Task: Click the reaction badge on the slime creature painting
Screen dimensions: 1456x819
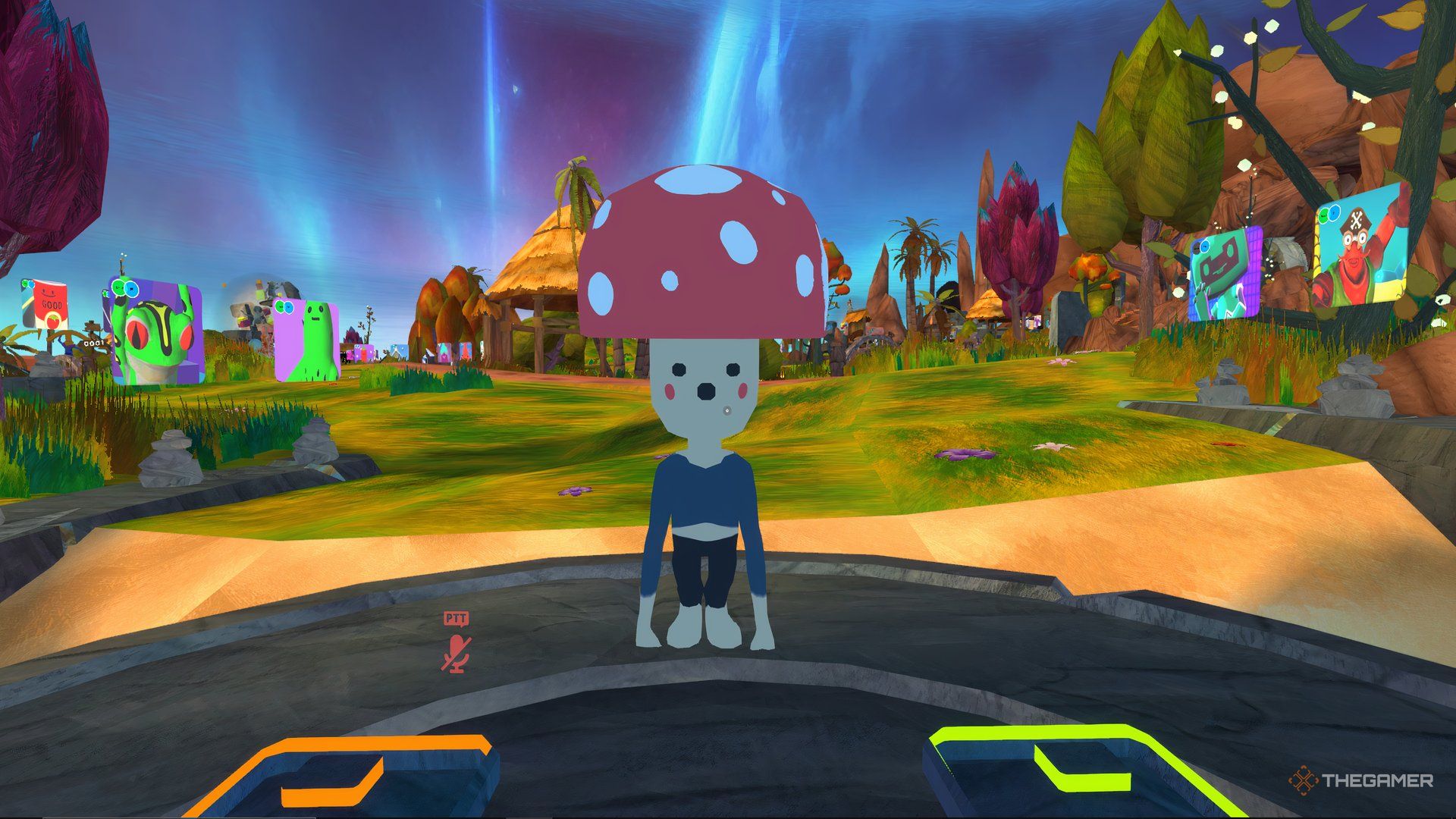Action: (280, 307)
